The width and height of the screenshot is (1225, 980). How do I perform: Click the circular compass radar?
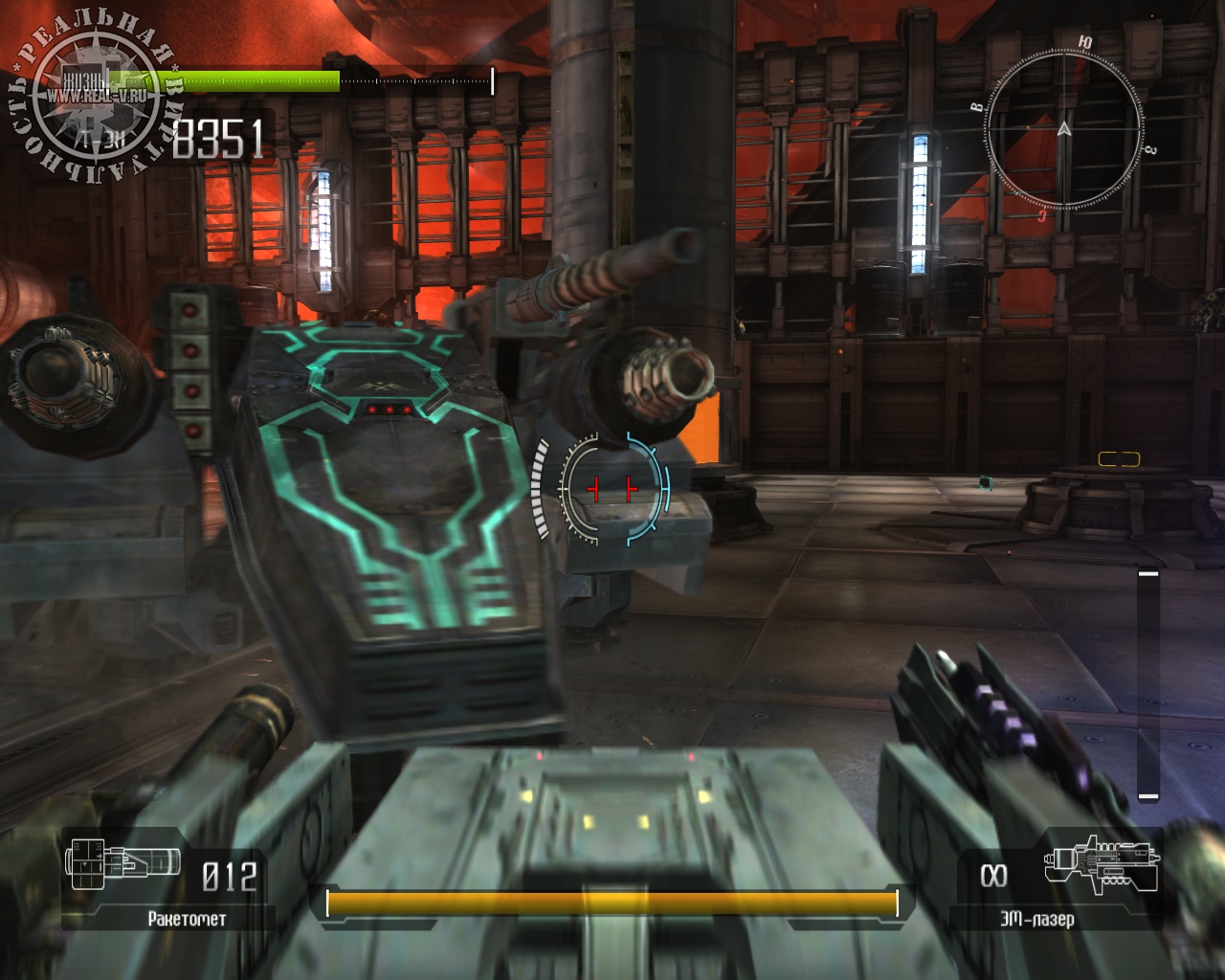[x=1064, y=128]
